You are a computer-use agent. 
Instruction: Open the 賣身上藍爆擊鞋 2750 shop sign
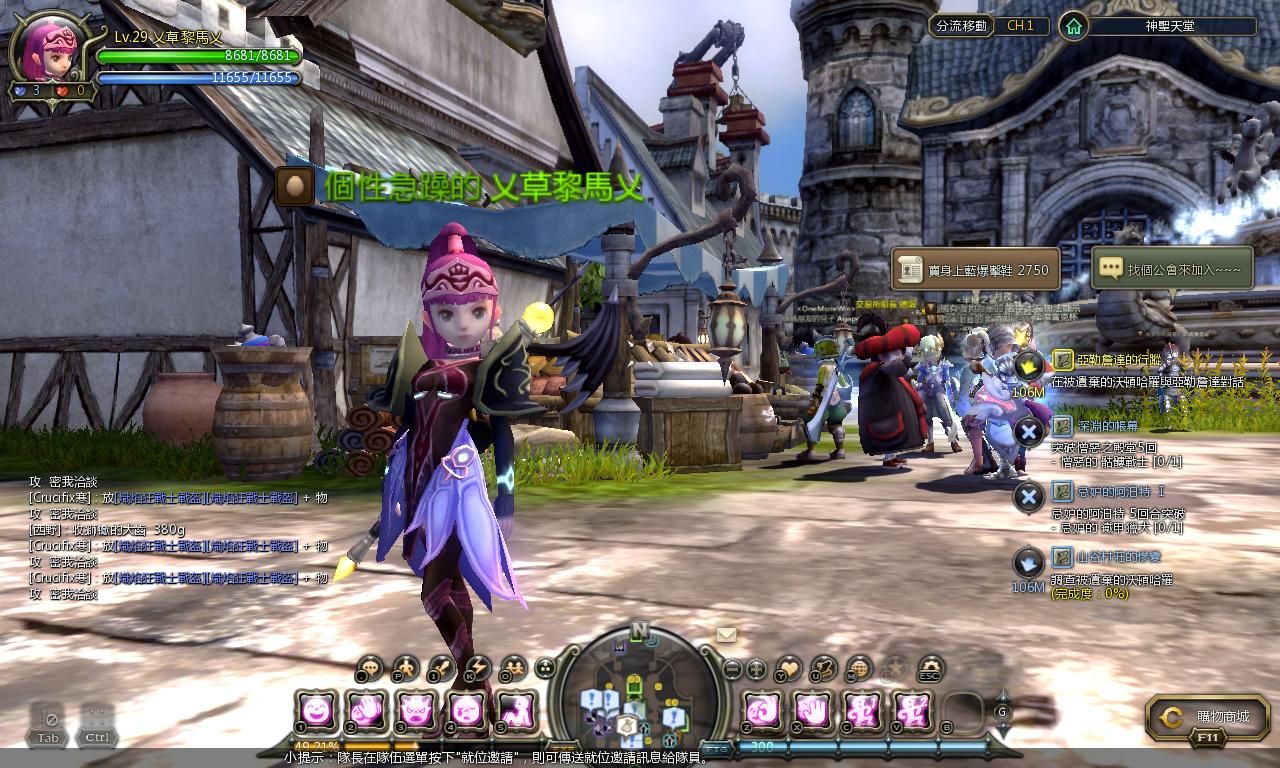976,270
